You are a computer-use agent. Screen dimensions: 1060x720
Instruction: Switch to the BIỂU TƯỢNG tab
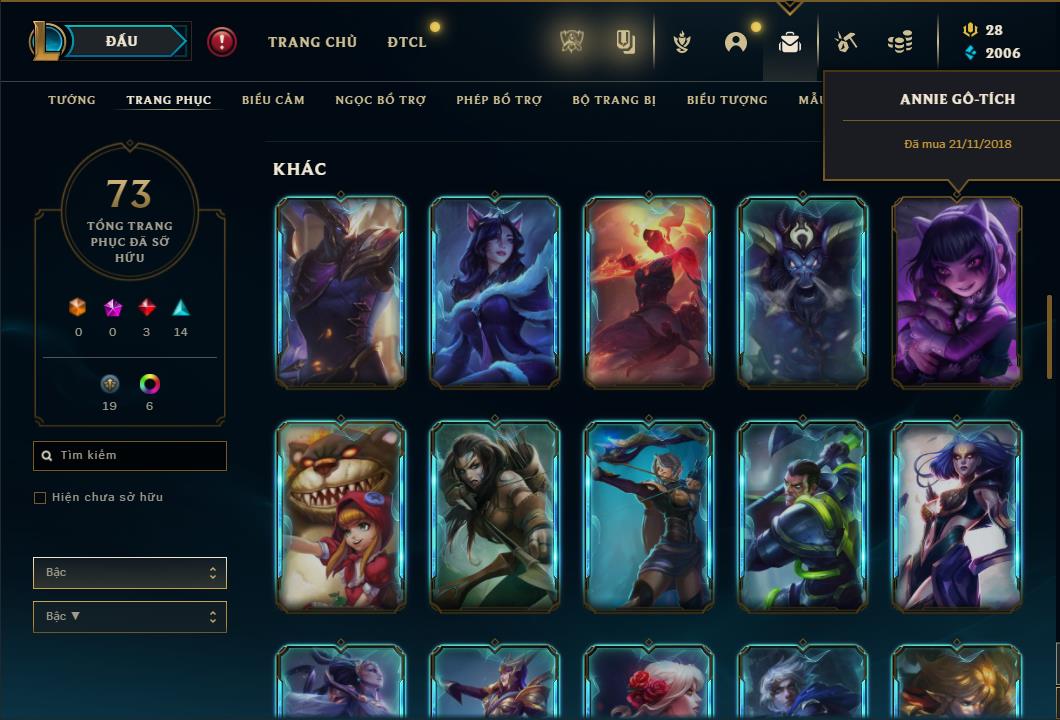(x=727, y=100)
